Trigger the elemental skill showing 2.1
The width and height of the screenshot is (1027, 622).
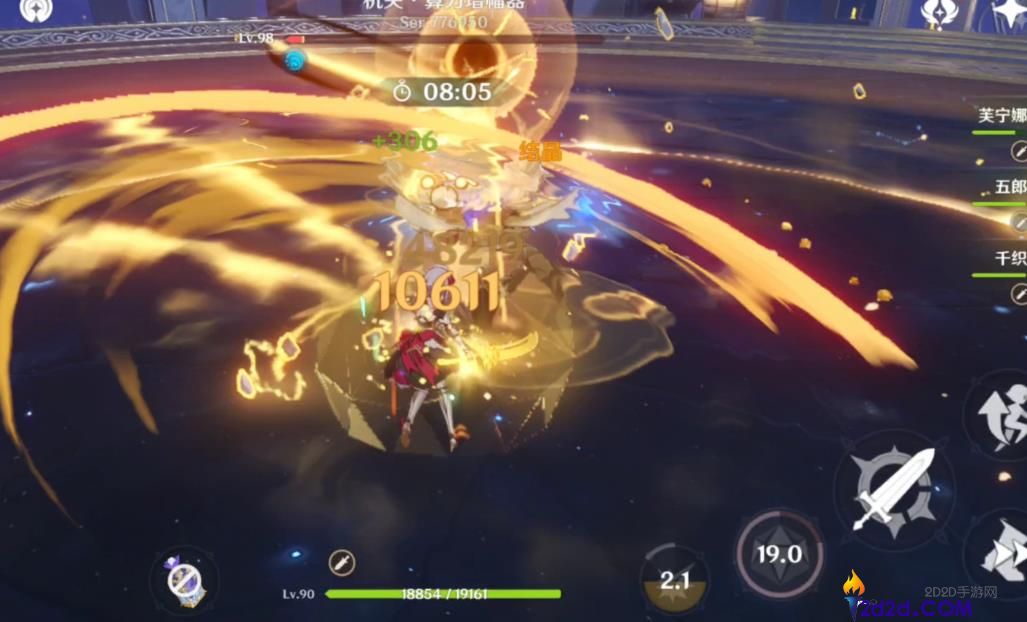coord(675,580)
